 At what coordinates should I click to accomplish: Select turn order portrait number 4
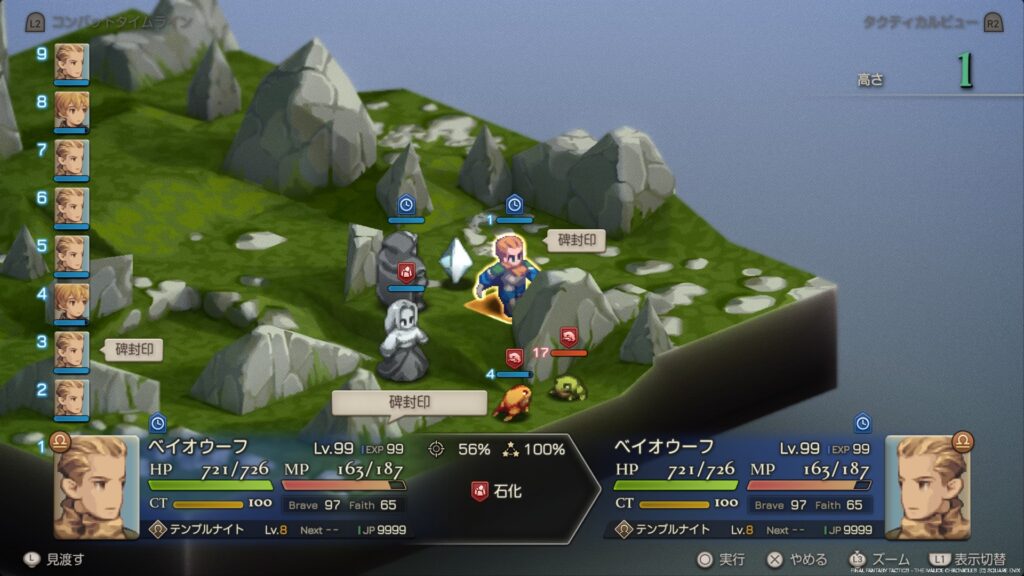tap(72, 300)
